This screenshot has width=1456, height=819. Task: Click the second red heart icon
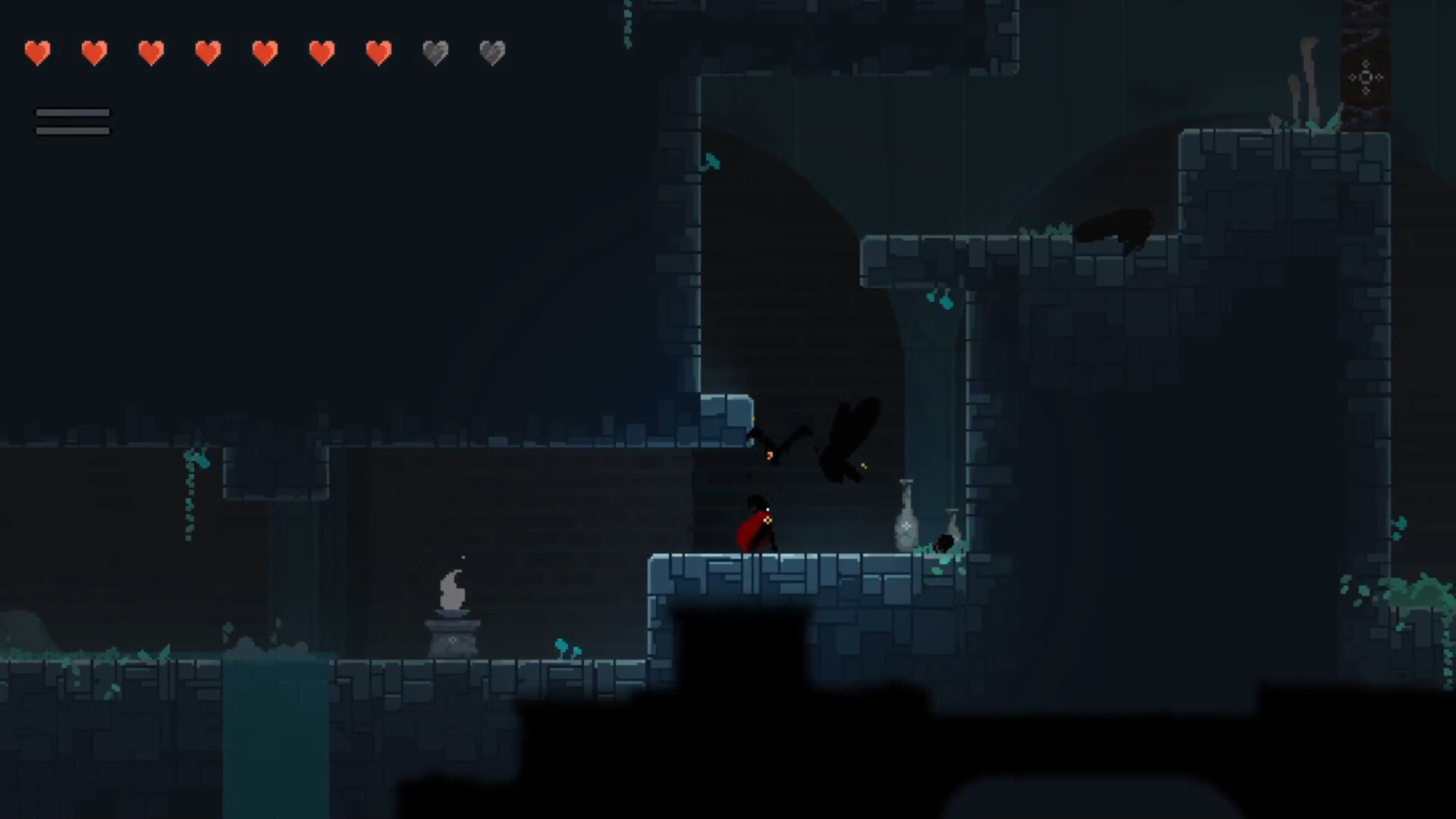pyautogui.click(x=94, y=53)
